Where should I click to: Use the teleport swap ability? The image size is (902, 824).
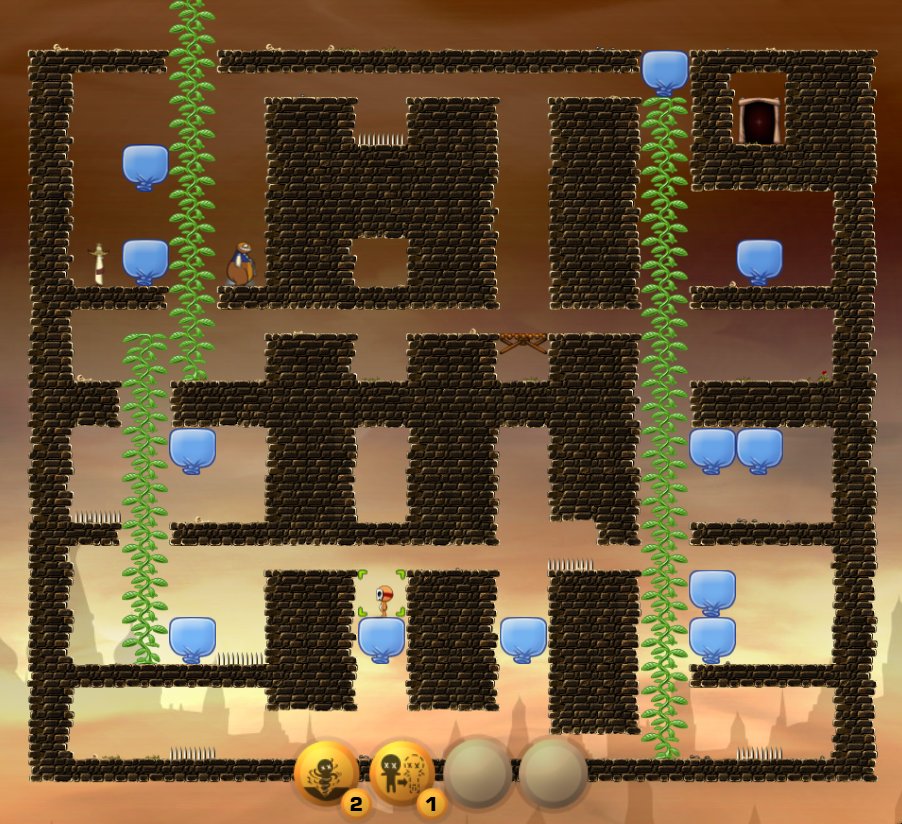[402, 773]
